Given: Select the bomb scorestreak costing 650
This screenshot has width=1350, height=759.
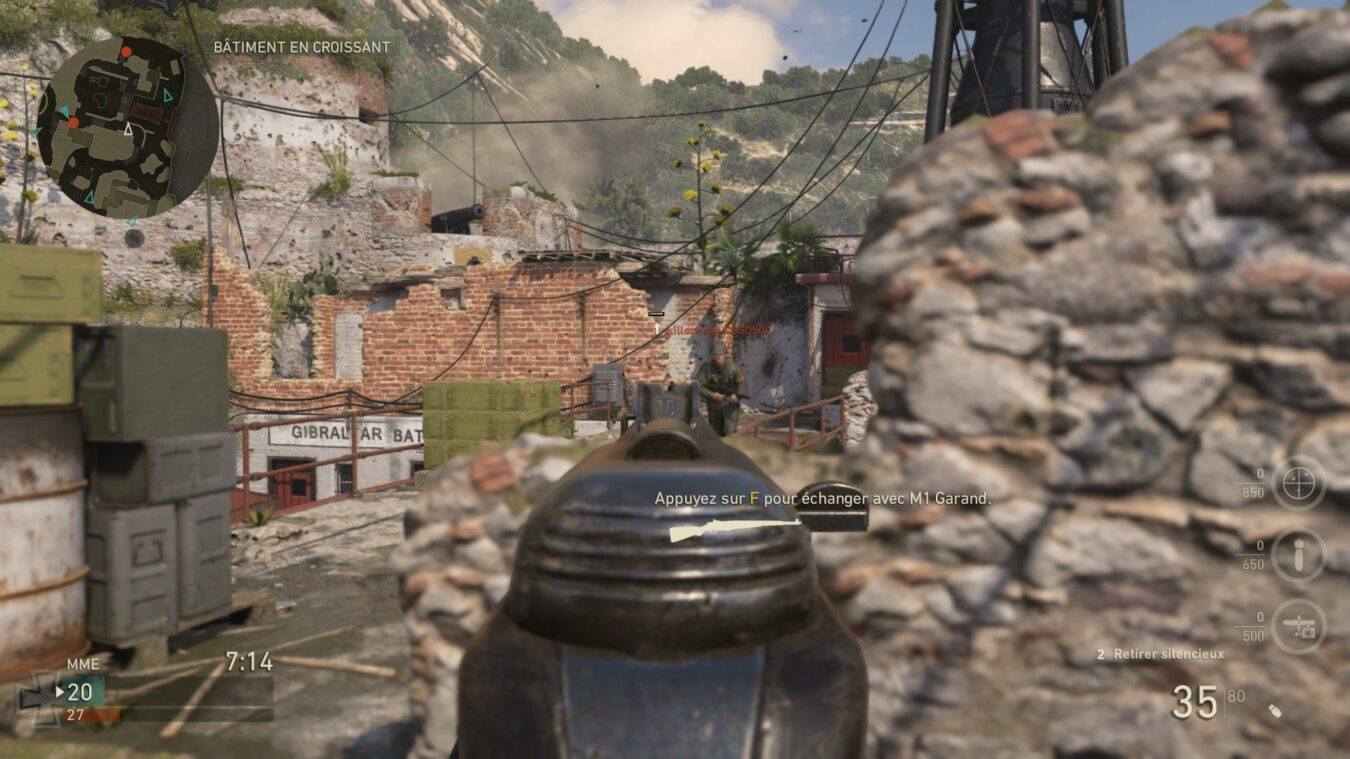Looking at the screenshot, I should (x=1298, y=556).
